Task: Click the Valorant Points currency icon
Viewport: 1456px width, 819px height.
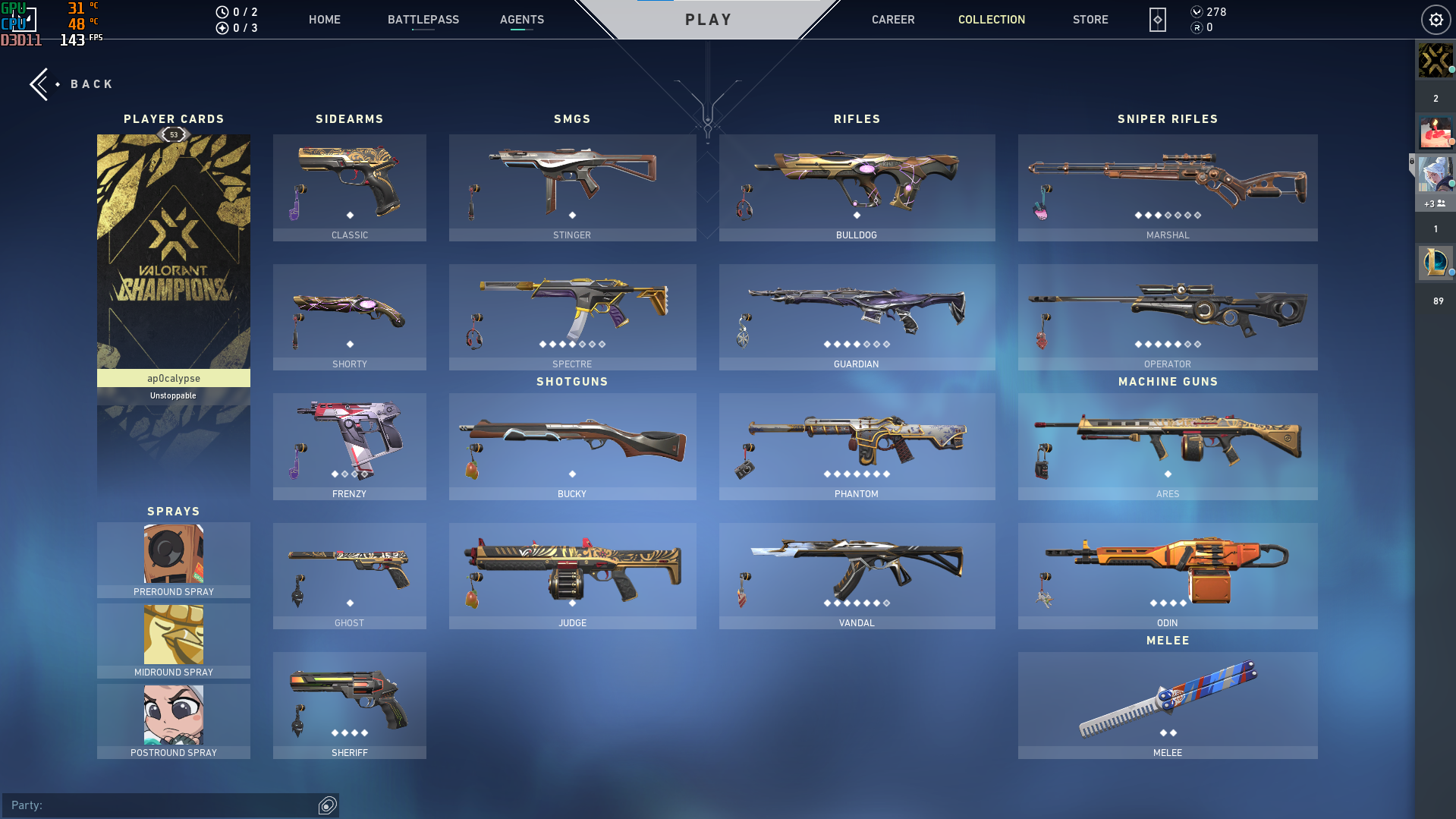Action: point(1197,12)
